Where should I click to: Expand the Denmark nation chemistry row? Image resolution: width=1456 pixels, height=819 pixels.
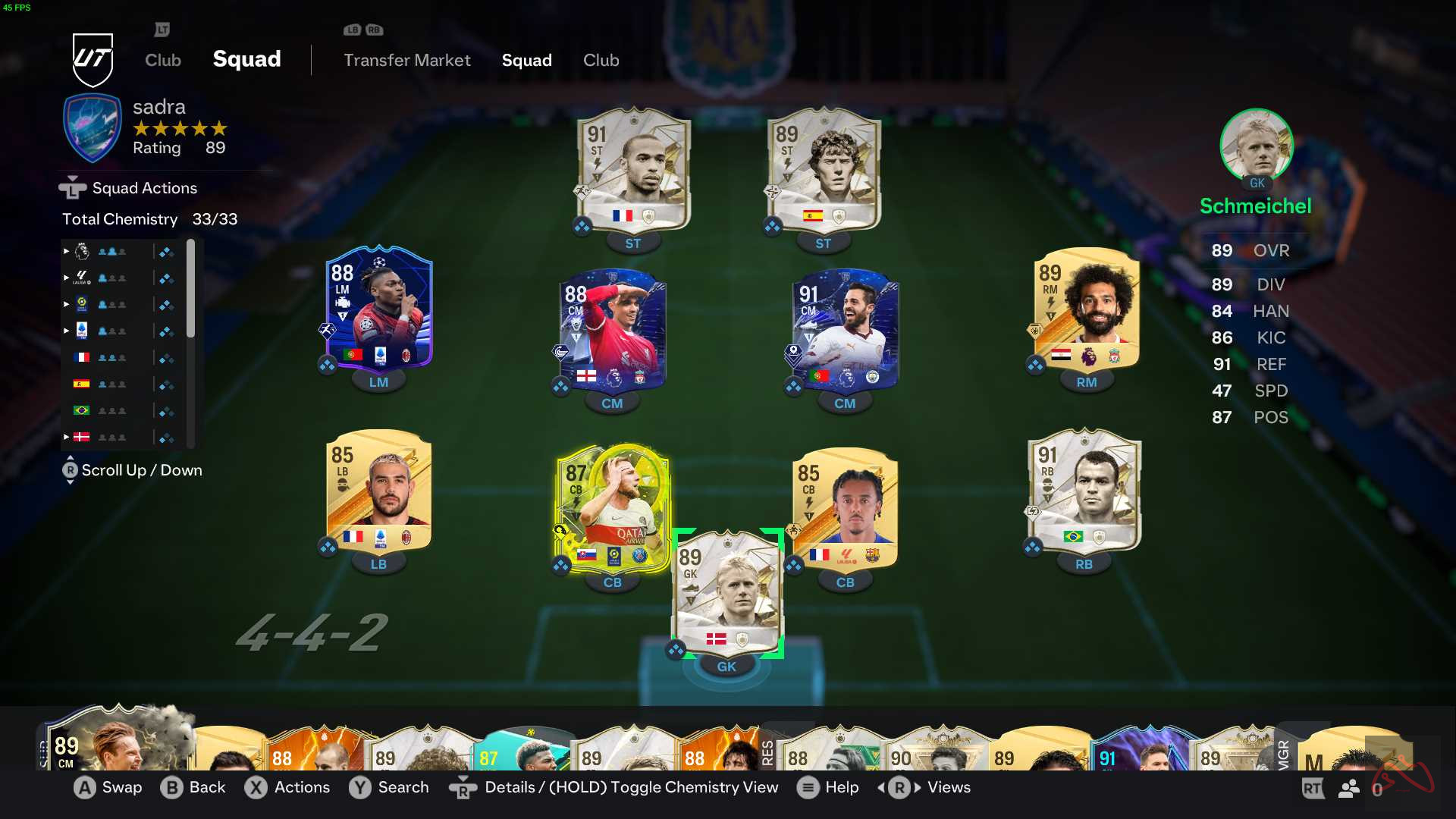66,437
